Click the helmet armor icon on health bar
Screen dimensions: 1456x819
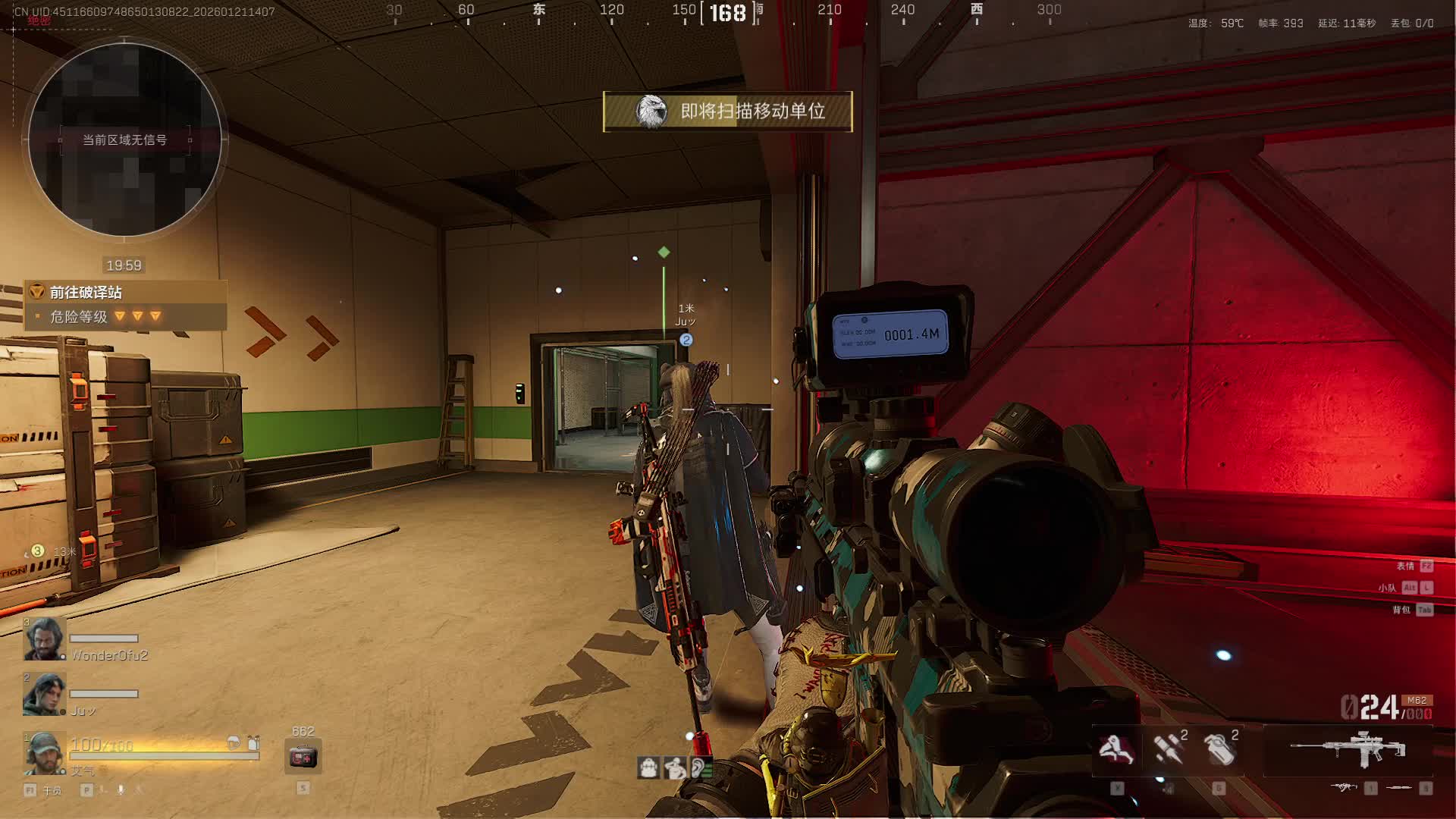click(x=234, y=743)
